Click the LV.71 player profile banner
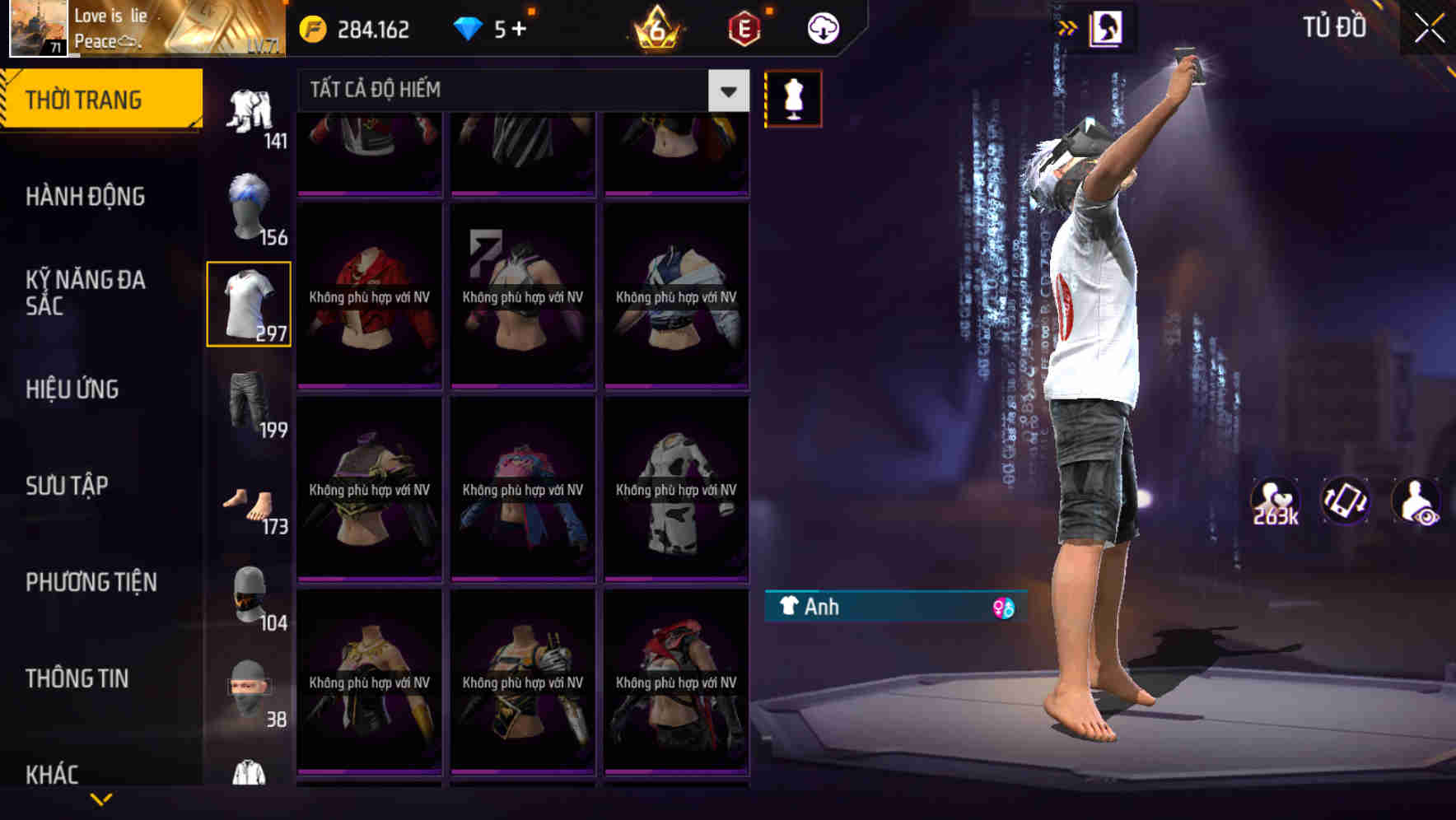Viewport: 1456px width, 820px height. (x=144, y=29)
